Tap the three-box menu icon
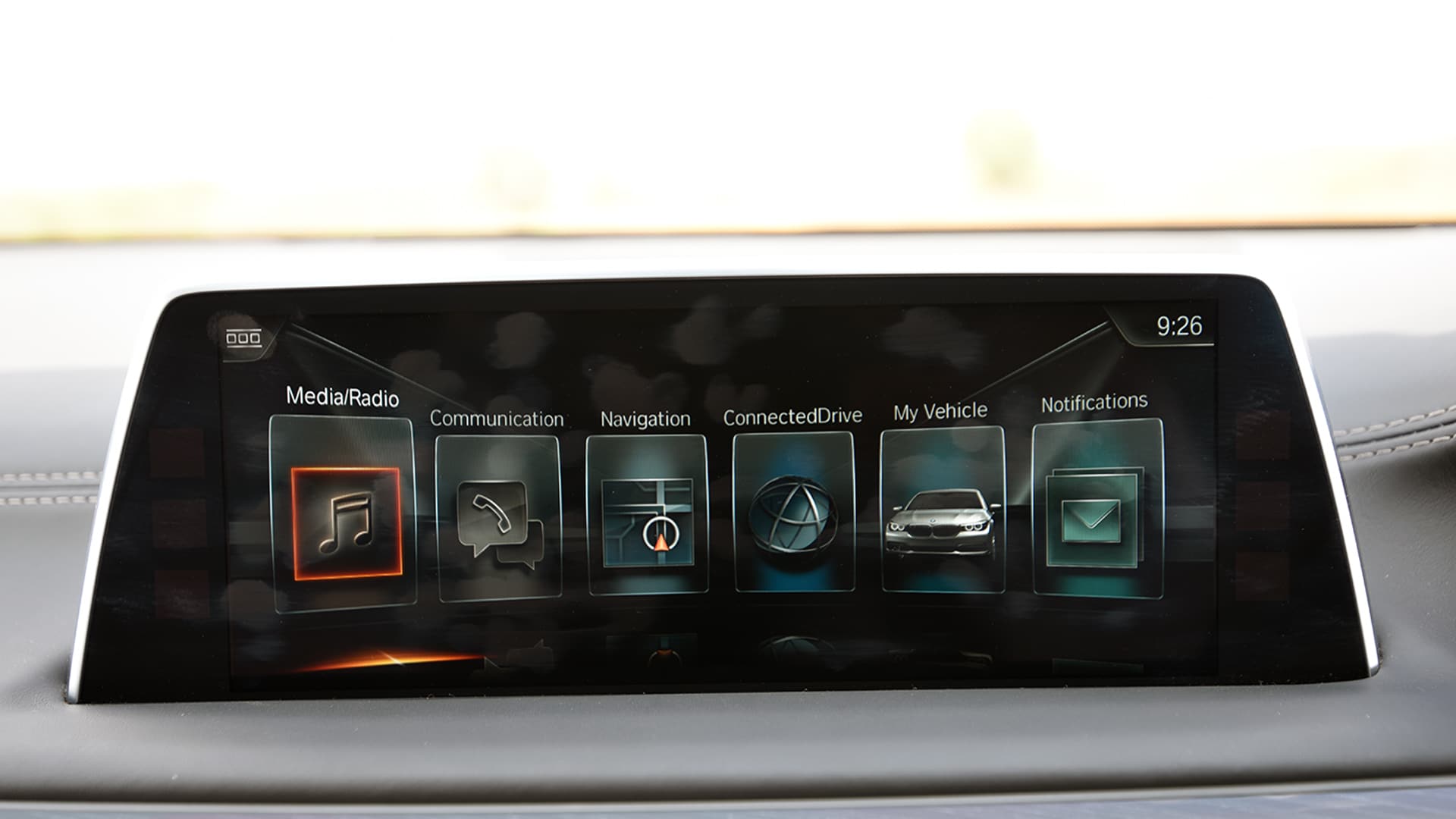The height and width of the screenshot is (819, 1456). tap(243, 337)
